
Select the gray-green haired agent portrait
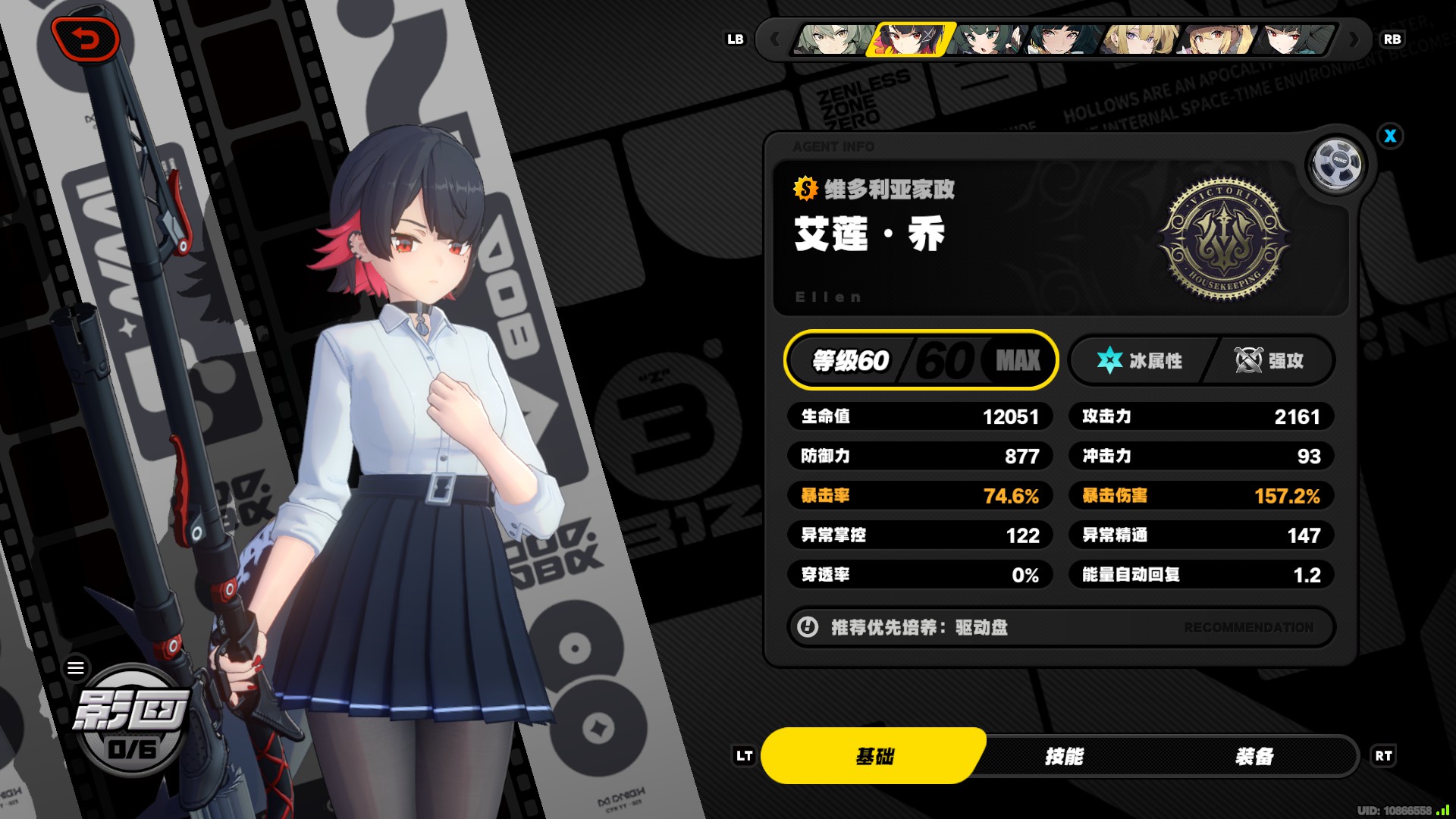(833, 39)
